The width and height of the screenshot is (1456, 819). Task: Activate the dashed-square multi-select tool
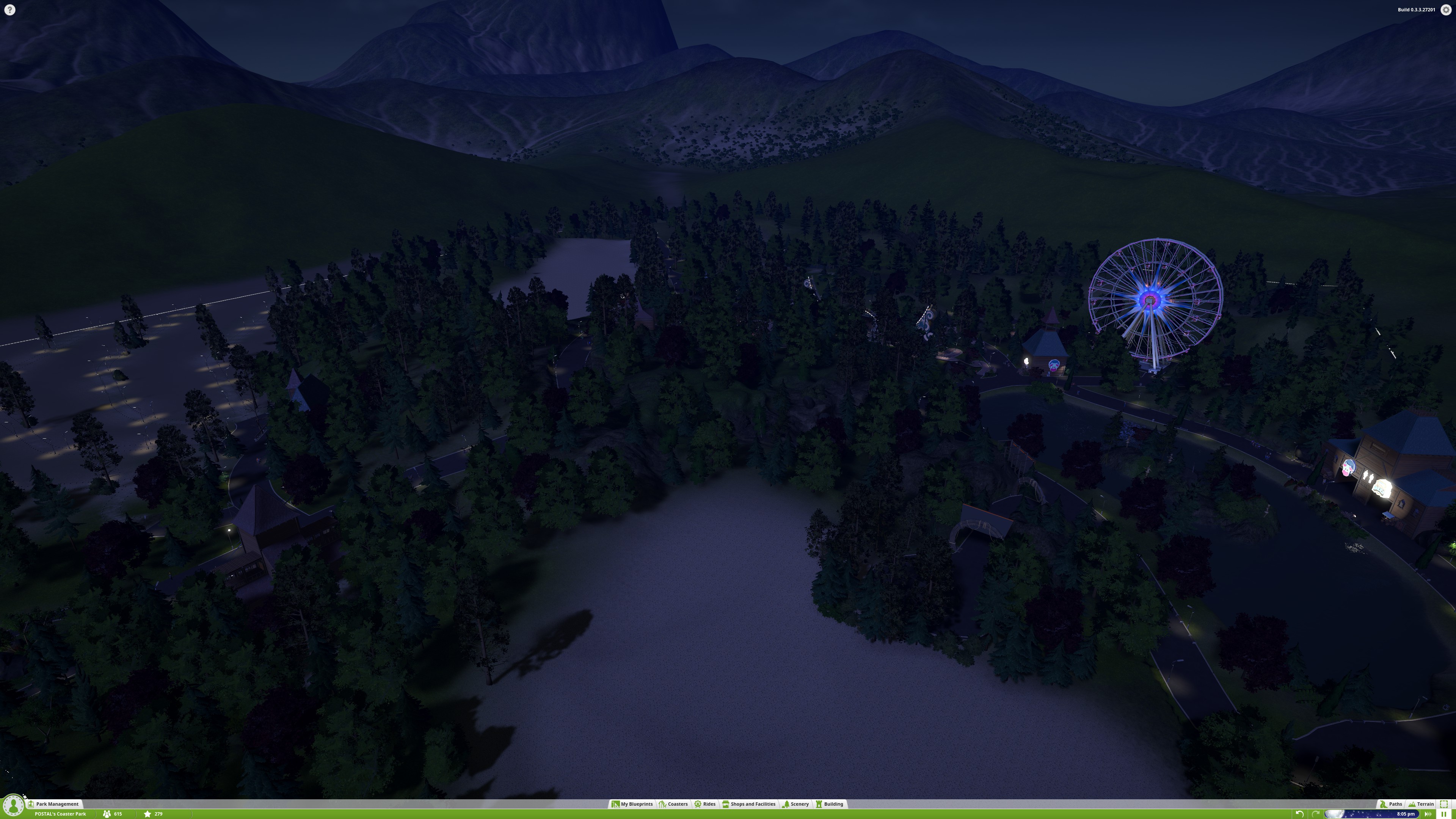[1444, 804]
